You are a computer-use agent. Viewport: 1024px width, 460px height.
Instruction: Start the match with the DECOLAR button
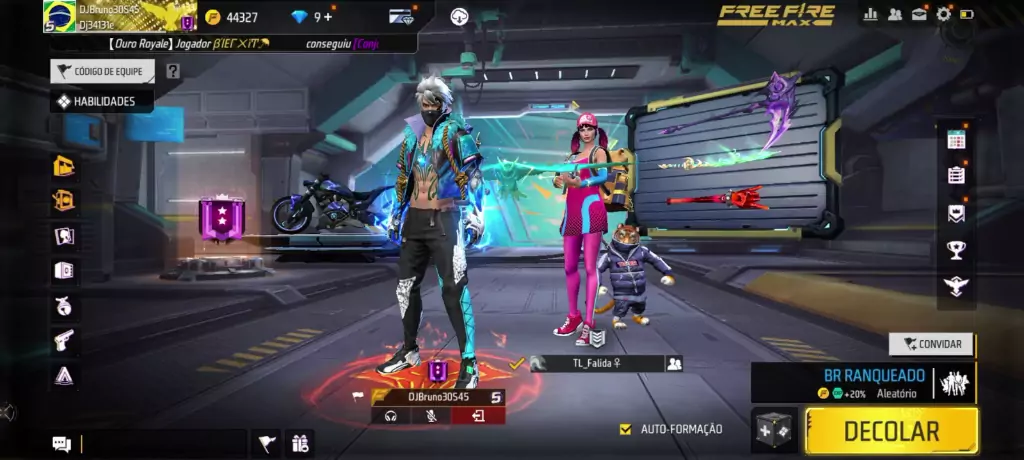[891, 431]
